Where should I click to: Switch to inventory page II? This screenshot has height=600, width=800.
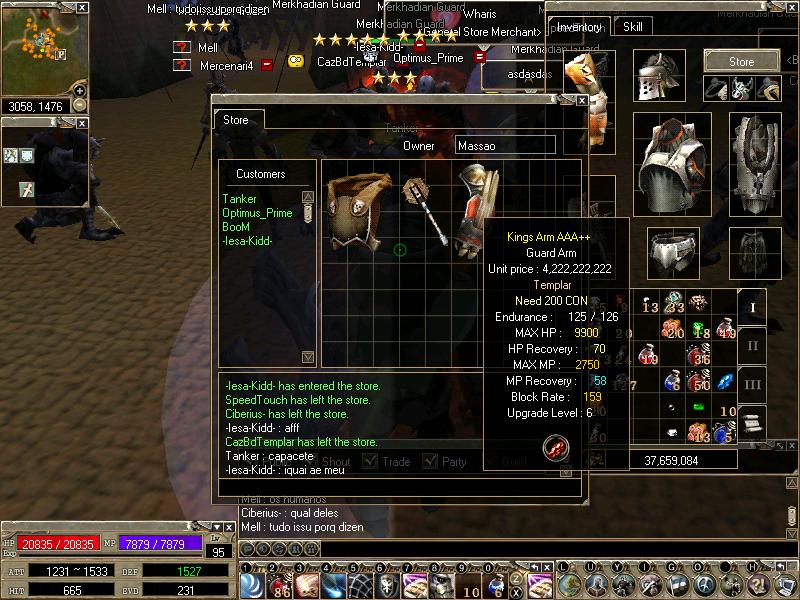tap(753, 346)
